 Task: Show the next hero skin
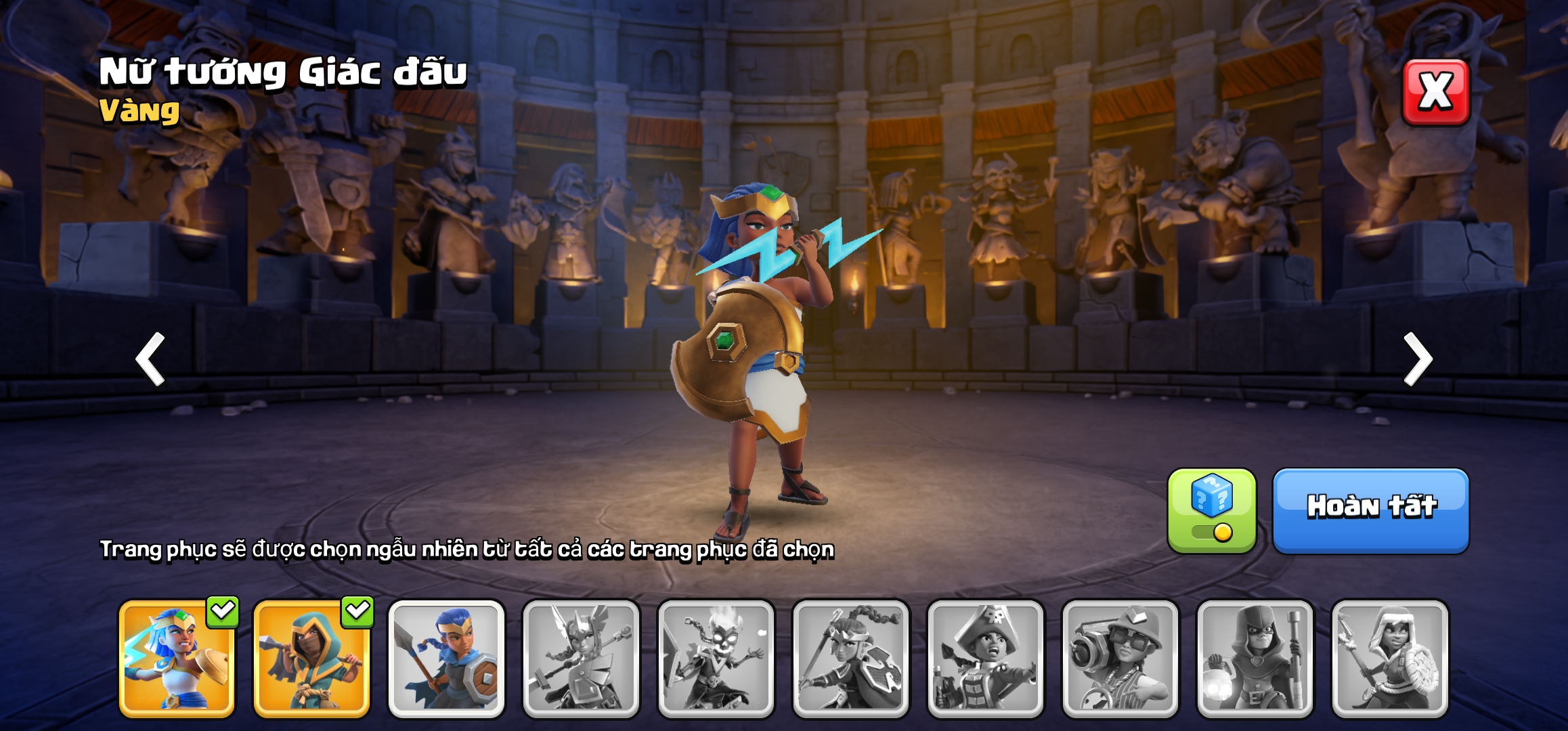1418,359
